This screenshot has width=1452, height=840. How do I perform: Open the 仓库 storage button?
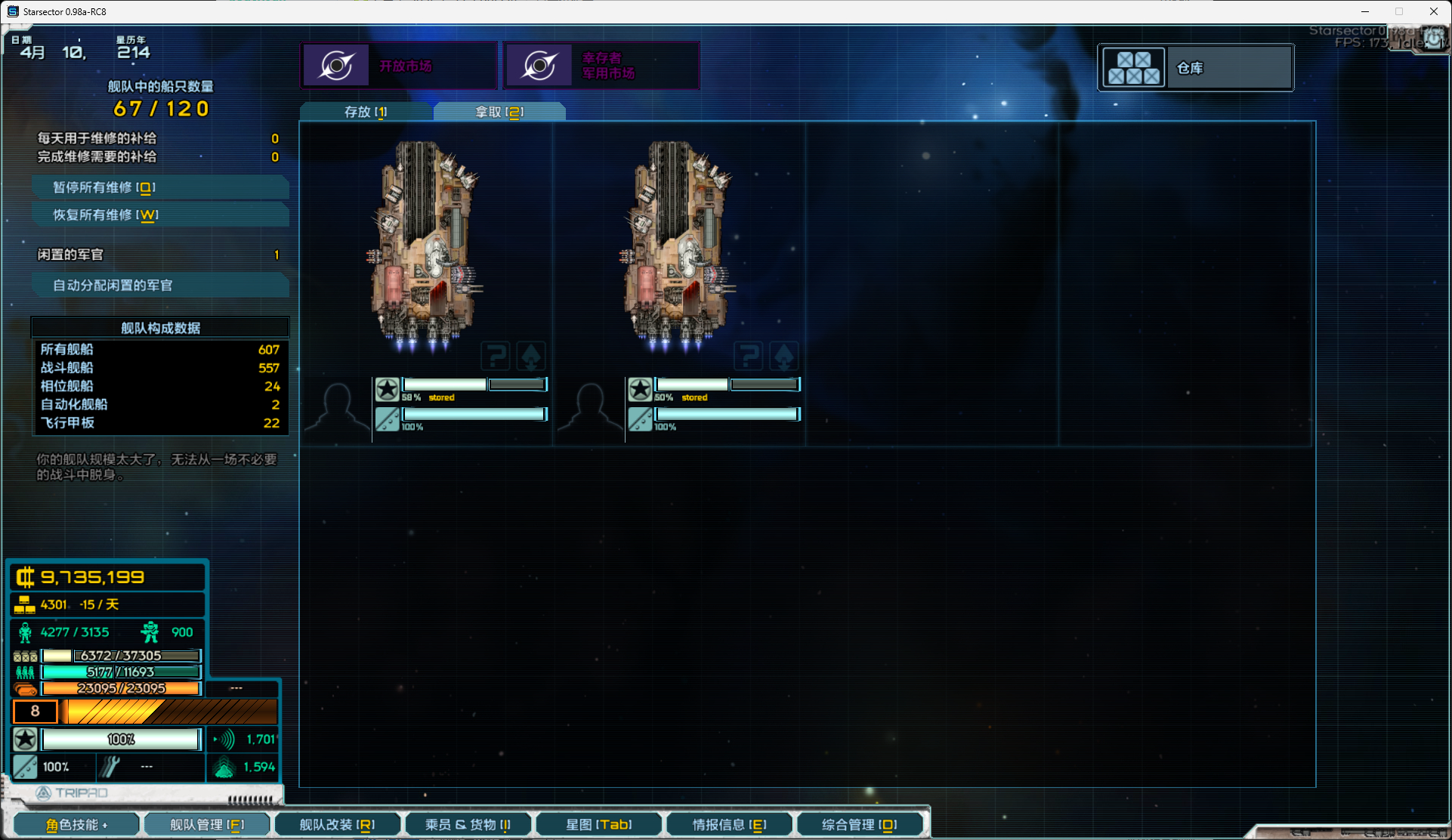pos(1195,68)
